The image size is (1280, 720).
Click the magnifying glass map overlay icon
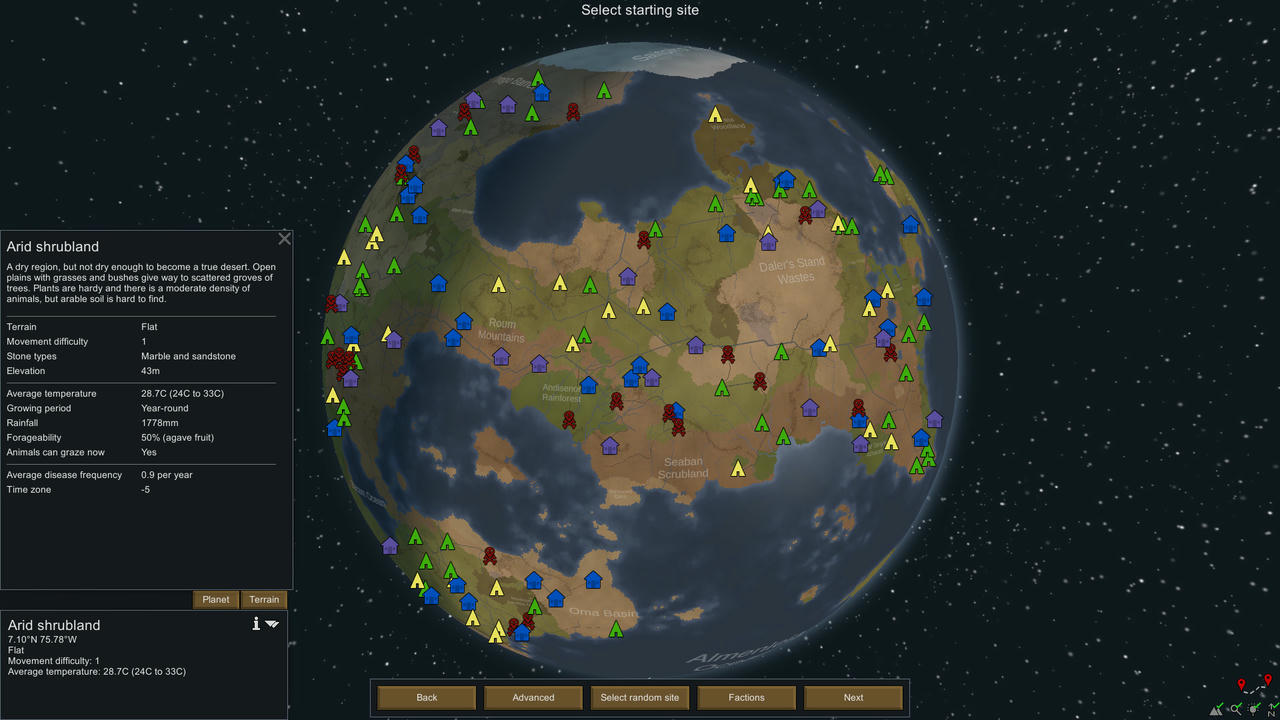(1236, 708)
